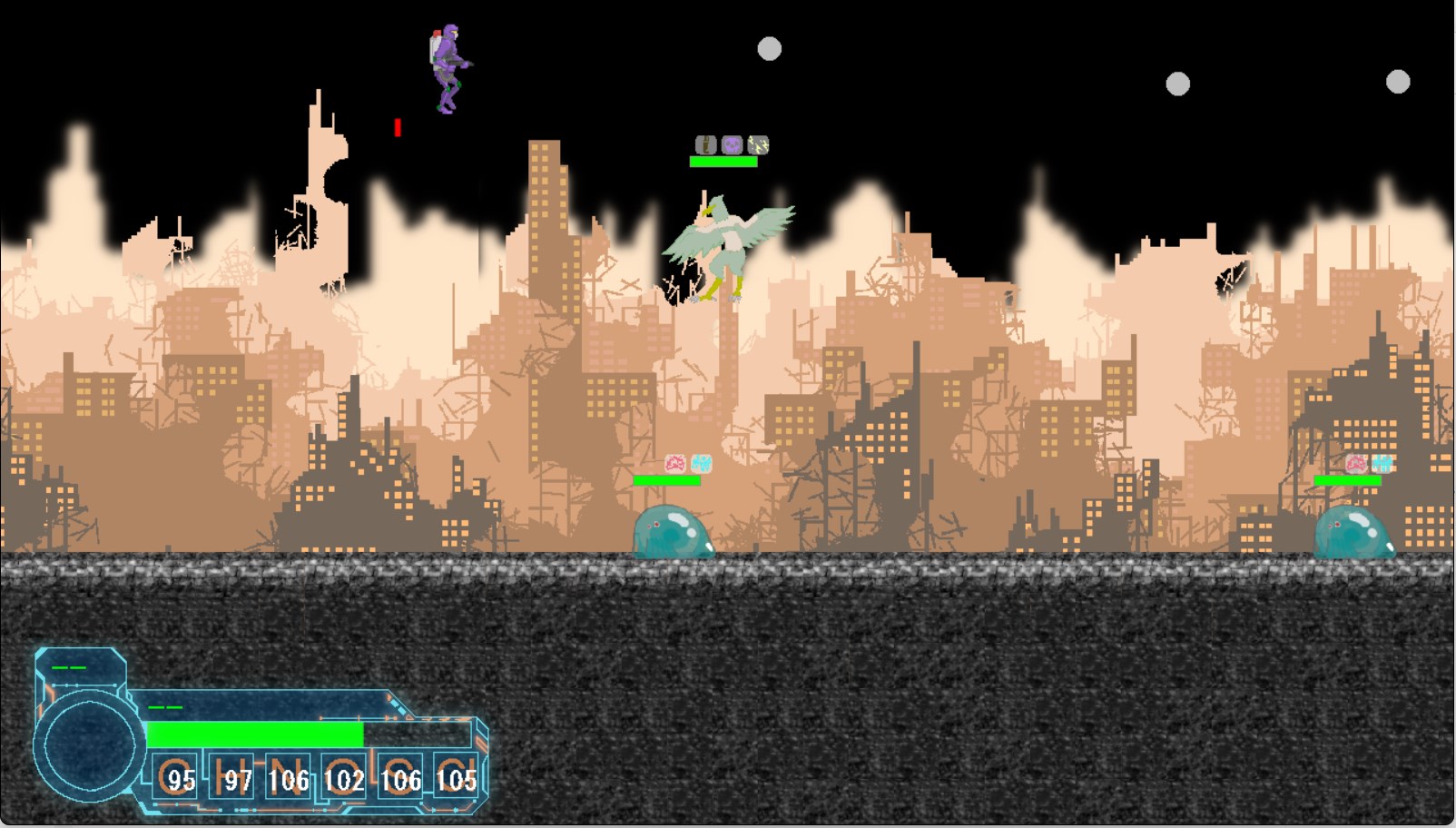Choose the nitrogen (N) element slot
1456x828 pixels.
click(x=289, y=778)
